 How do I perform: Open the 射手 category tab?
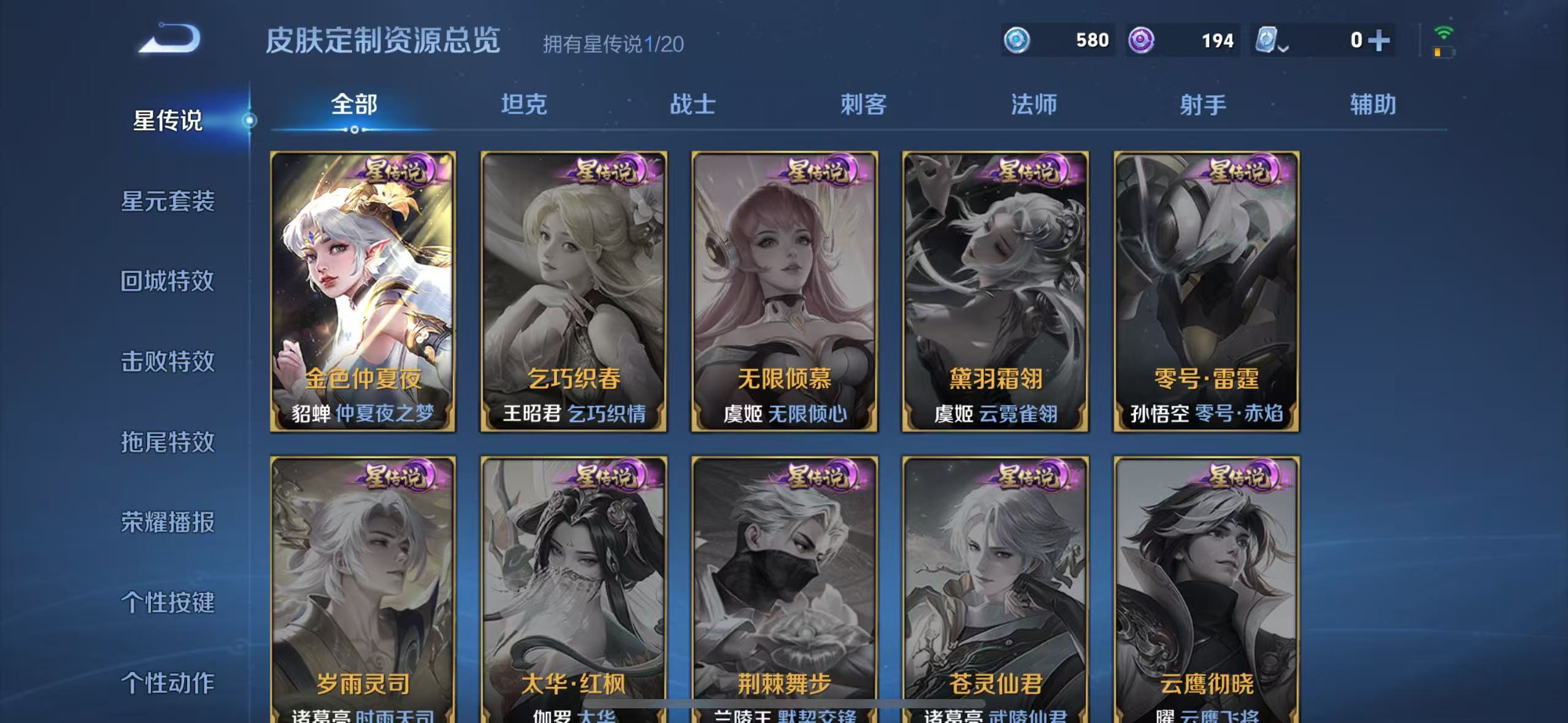tap(1204, 105)
